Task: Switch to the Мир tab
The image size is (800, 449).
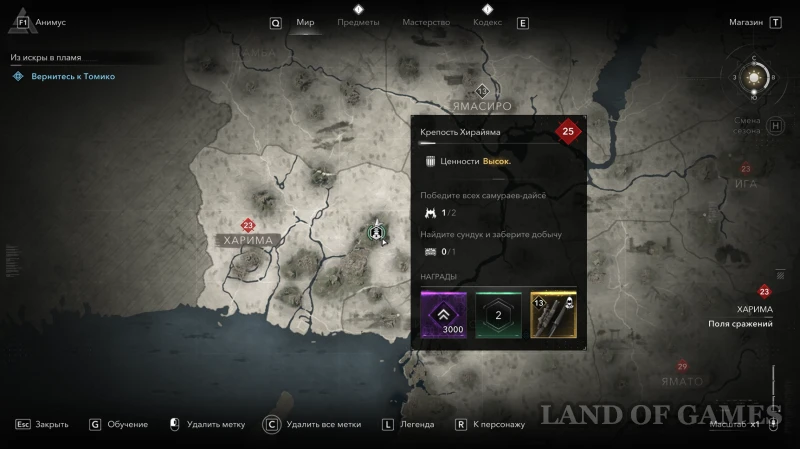Action: tap(306, 22)
